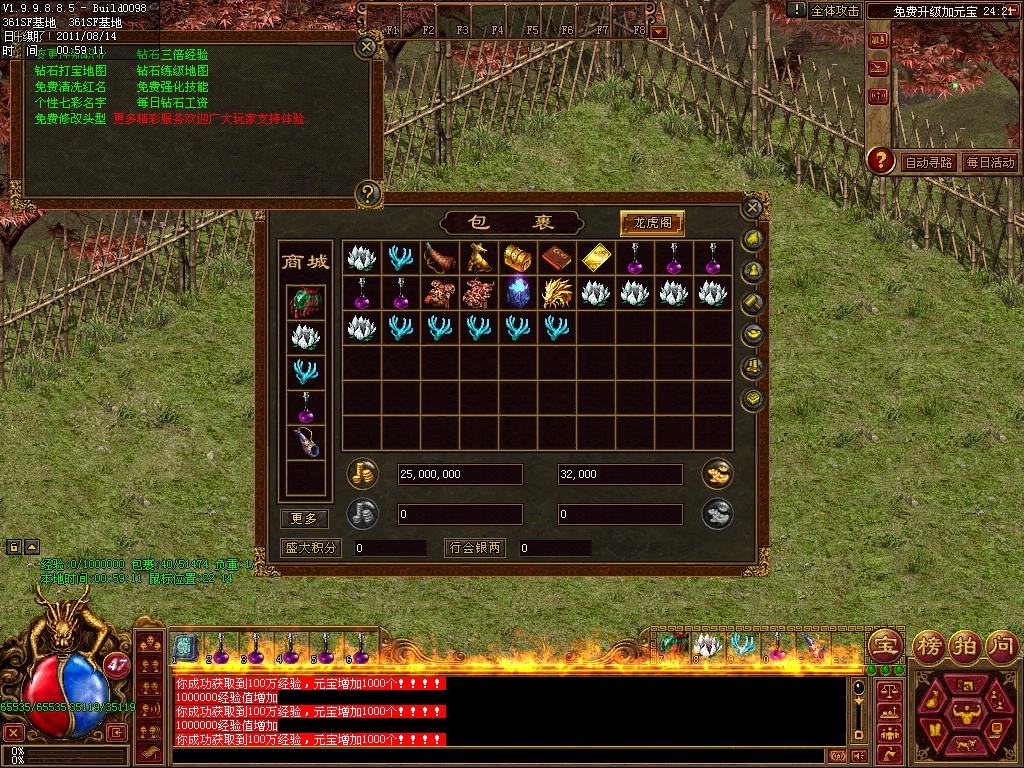Viewport: 1024px width, 768px height.
Task: Open the 榜 ranking button
Action: (929, 644)
